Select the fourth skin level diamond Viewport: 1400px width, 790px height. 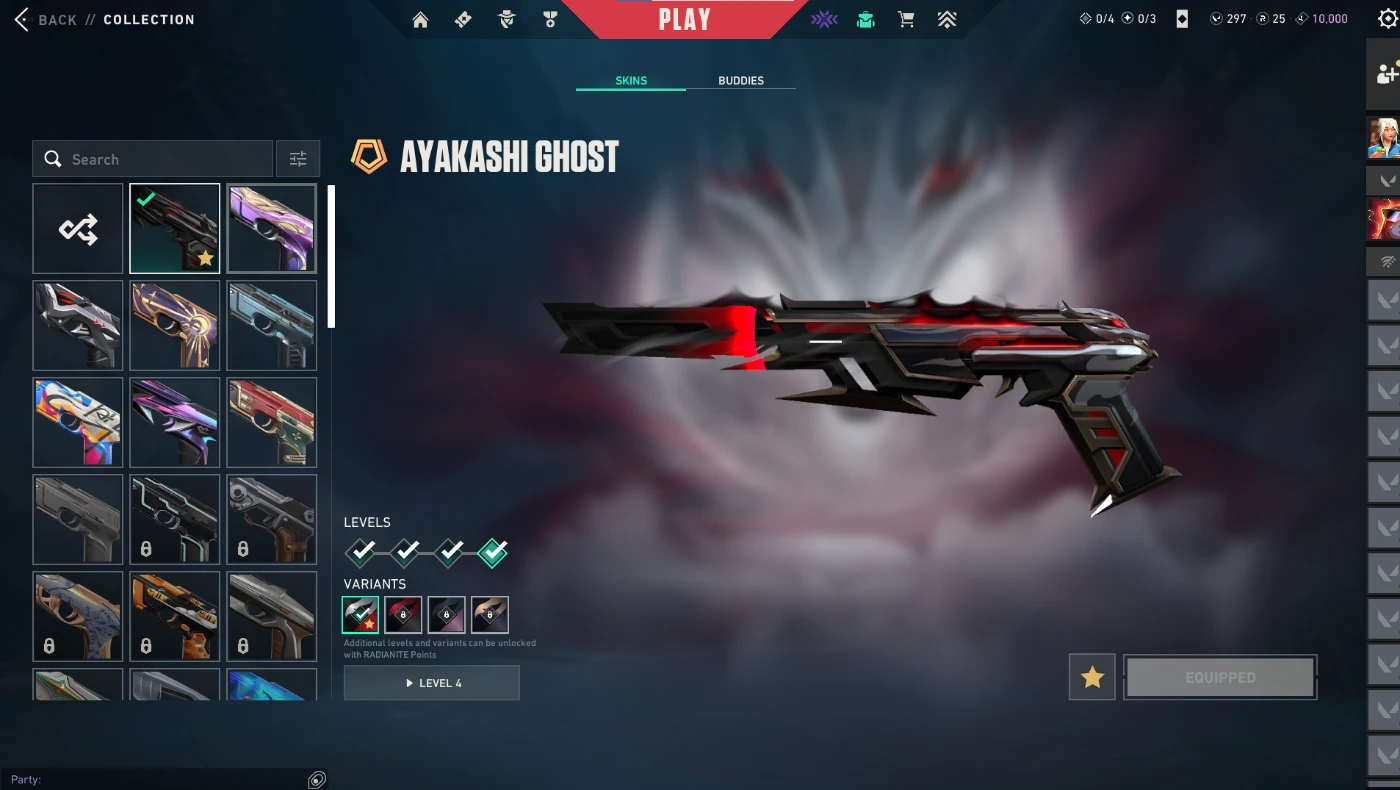492,552
